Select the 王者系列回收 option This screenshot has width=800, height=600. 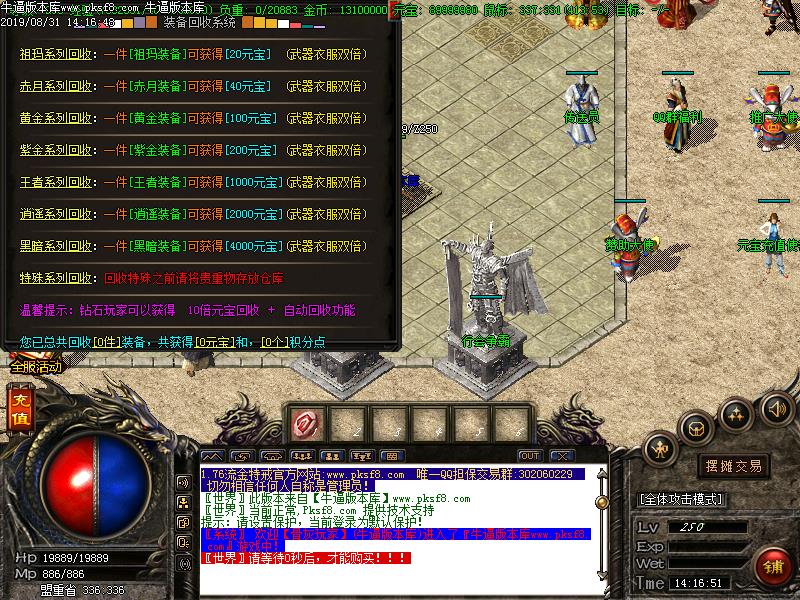click(x=58, y=182)
